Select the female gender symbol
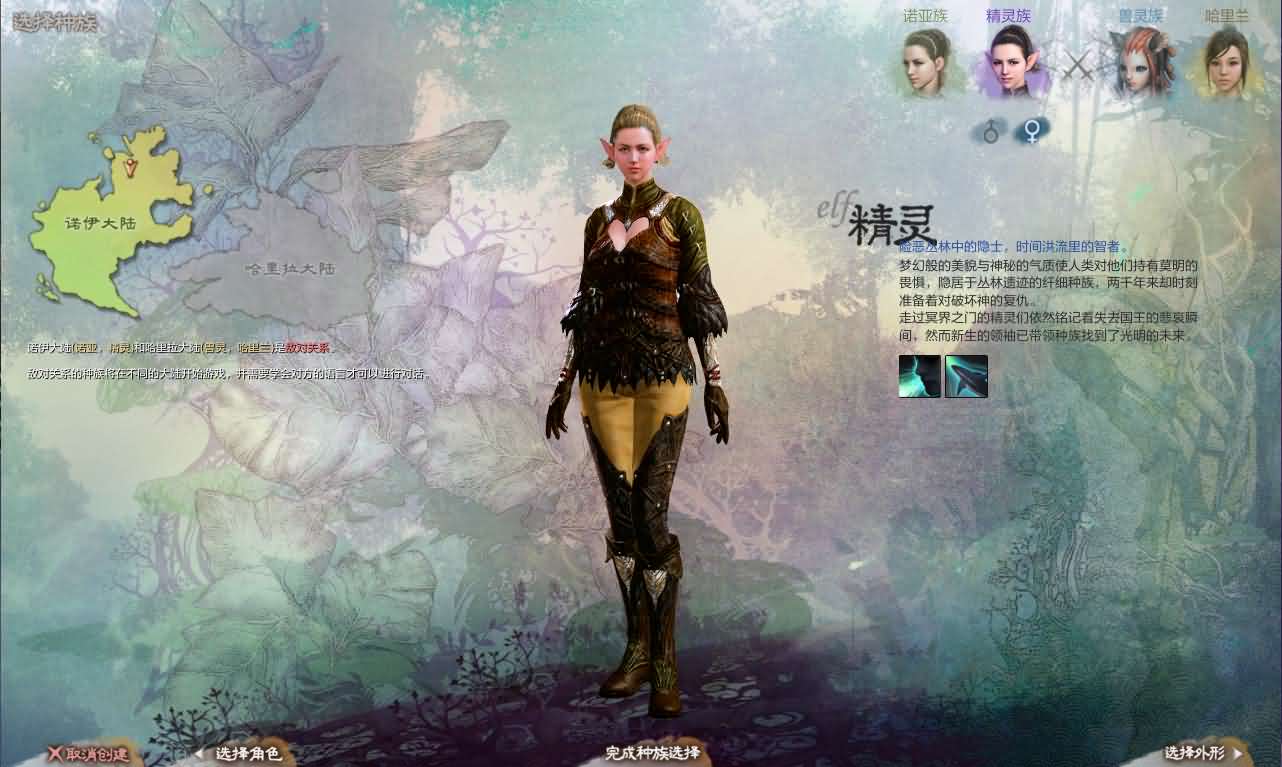Image resolution: width=1282 pixels, height=767 pixels. coord(1030,129)
